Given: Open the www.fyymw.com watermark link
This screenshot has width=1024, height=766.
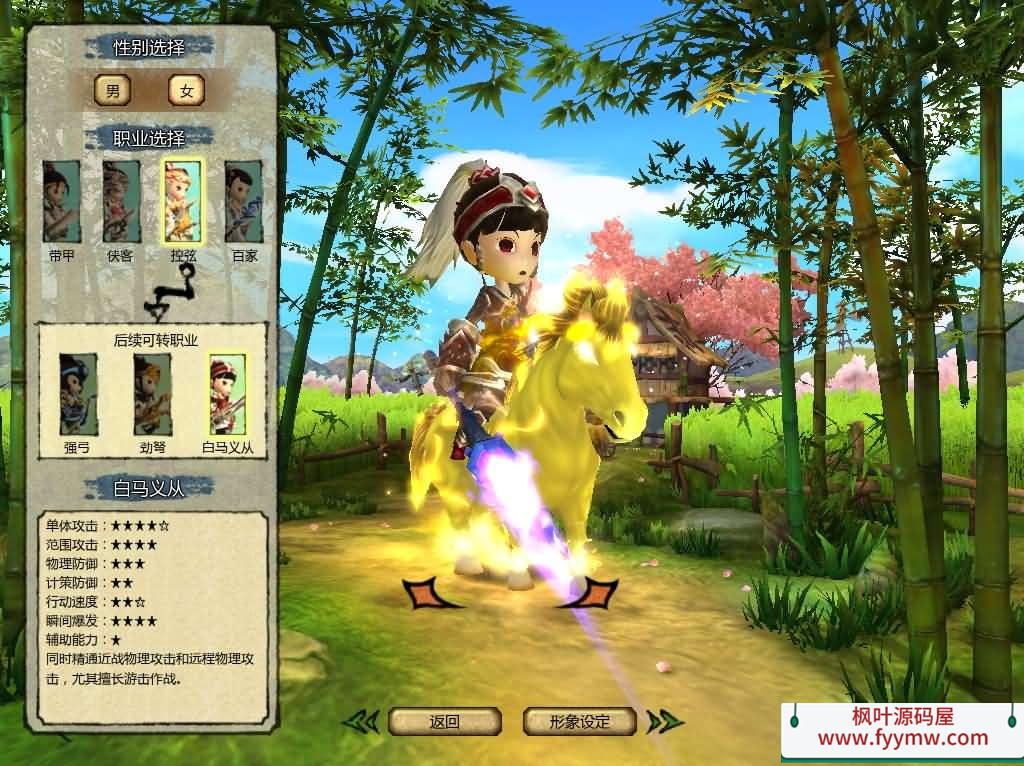Looking at the screenshot, I should click(902, 739).
